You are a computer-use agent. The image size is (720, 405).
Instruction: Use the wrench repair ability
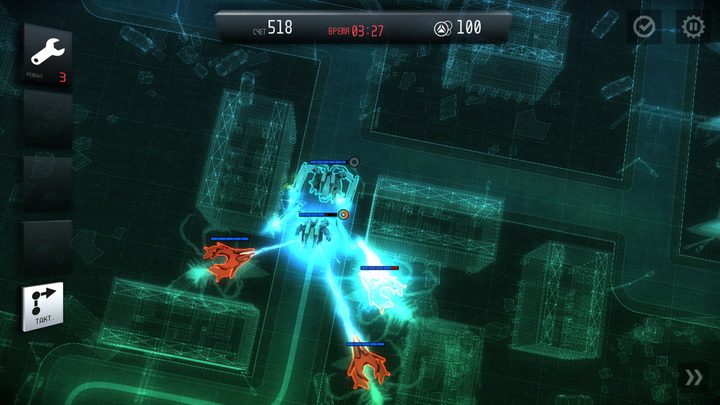[47, 54]
